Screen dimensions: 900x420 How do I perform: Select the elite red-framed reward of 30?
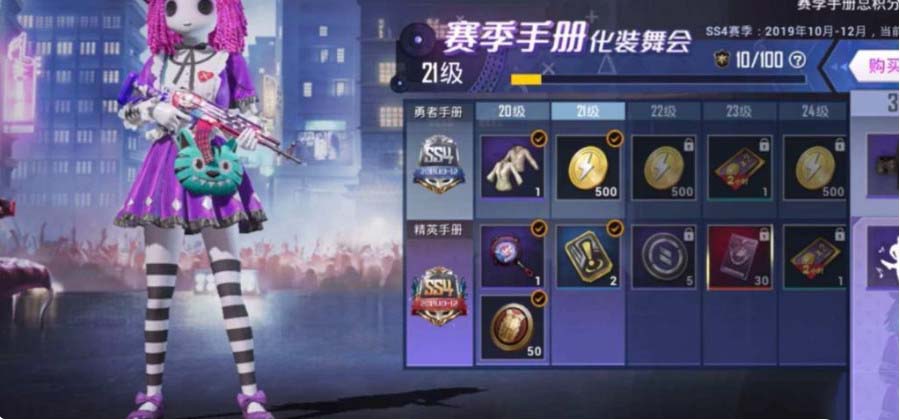coord(739,255)
